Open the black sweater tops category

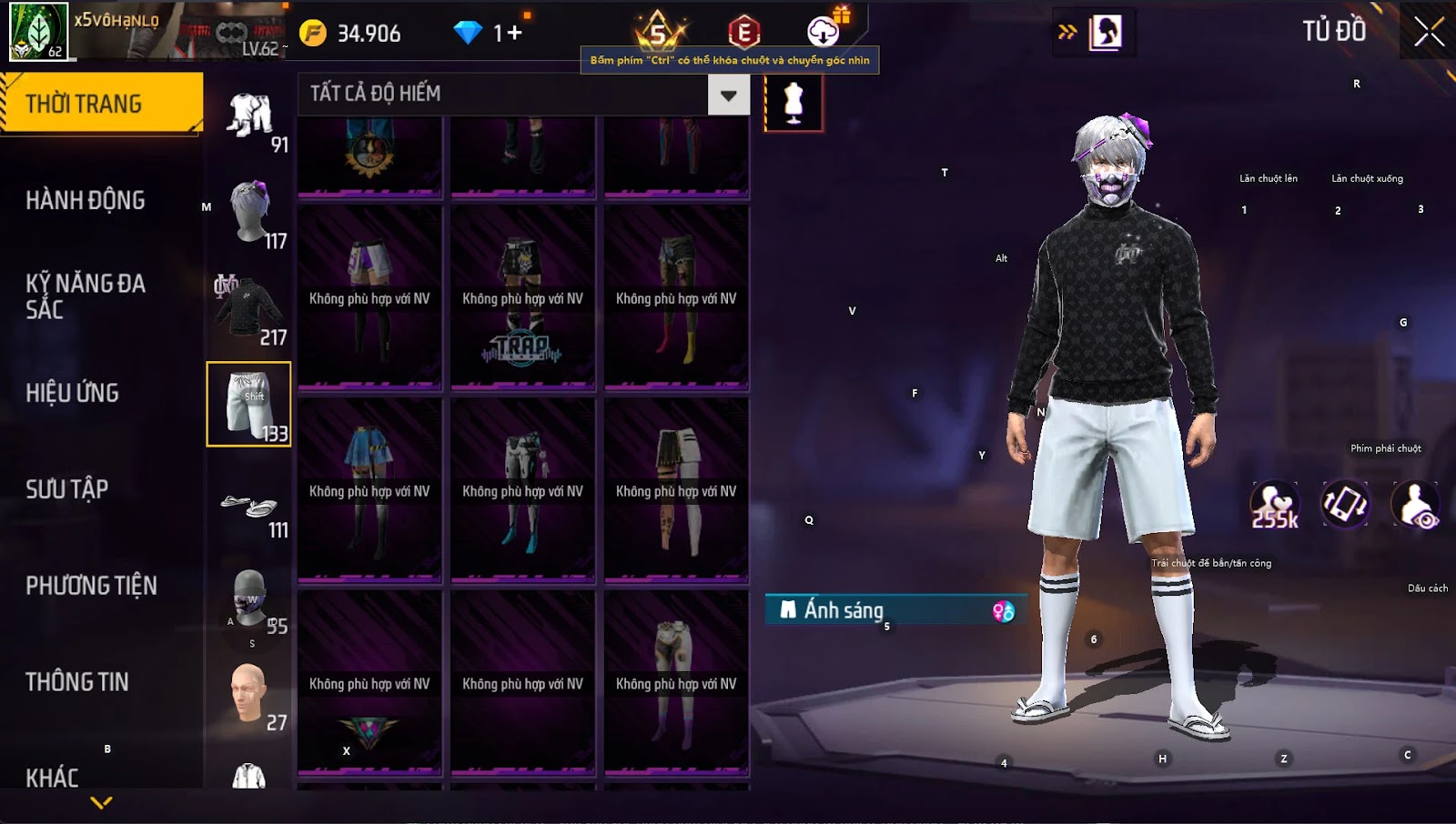point(248,309)
